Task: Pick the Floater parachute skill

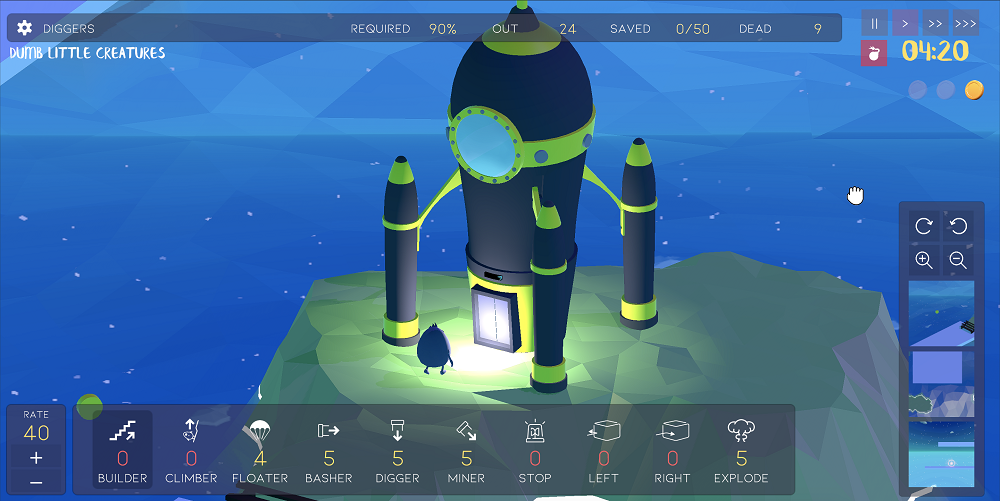Action: pos(260,449)
